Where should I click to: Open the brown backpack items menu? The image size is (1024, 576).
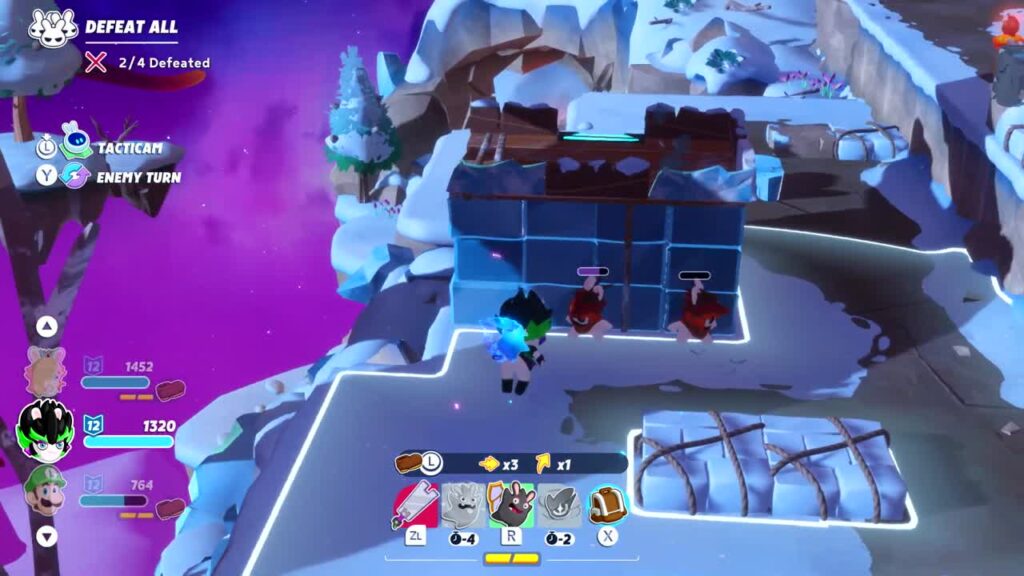(607, 505)
